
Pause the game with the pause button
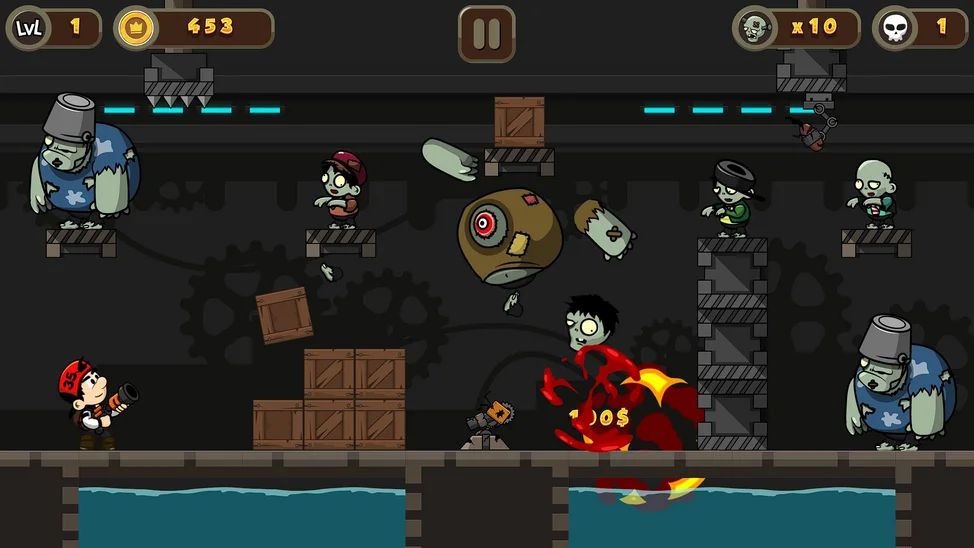tap(487, 34)
